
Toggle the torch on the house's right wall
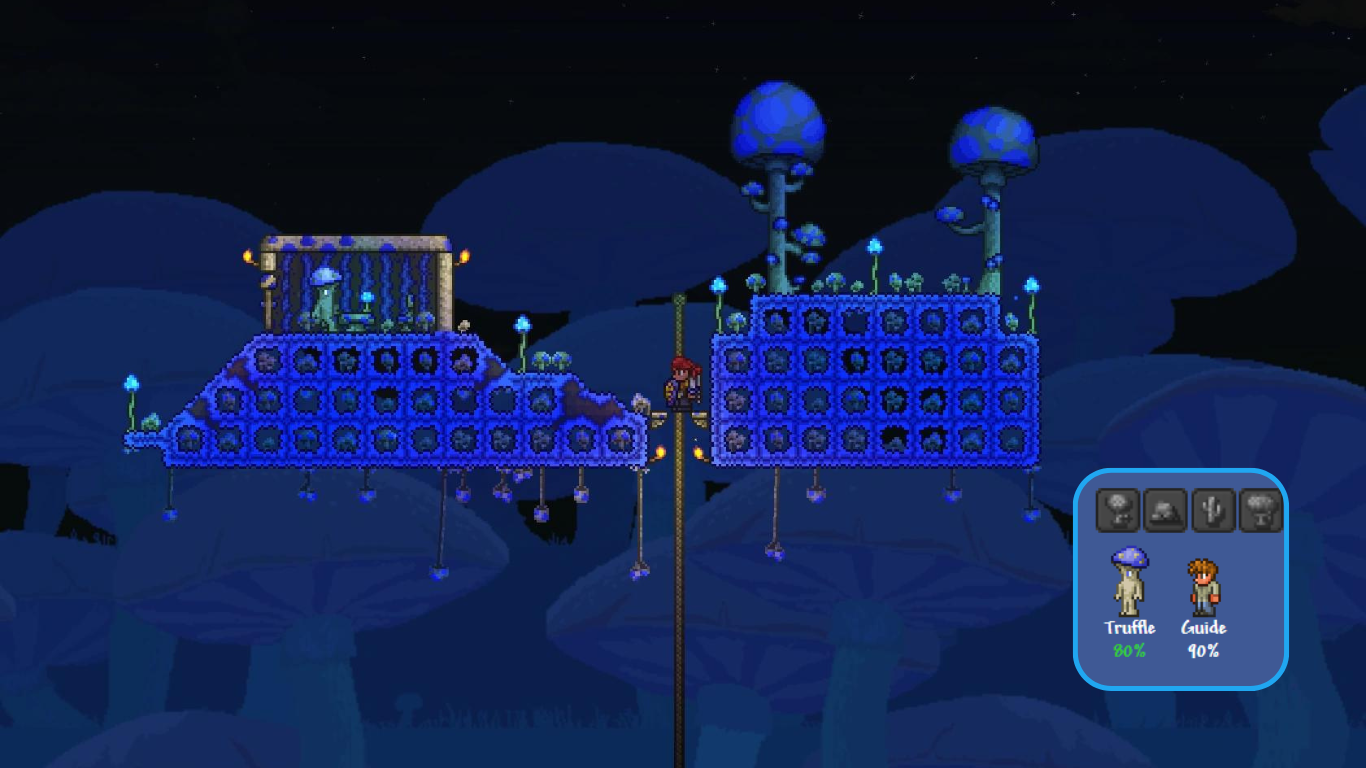click(465, 256)
